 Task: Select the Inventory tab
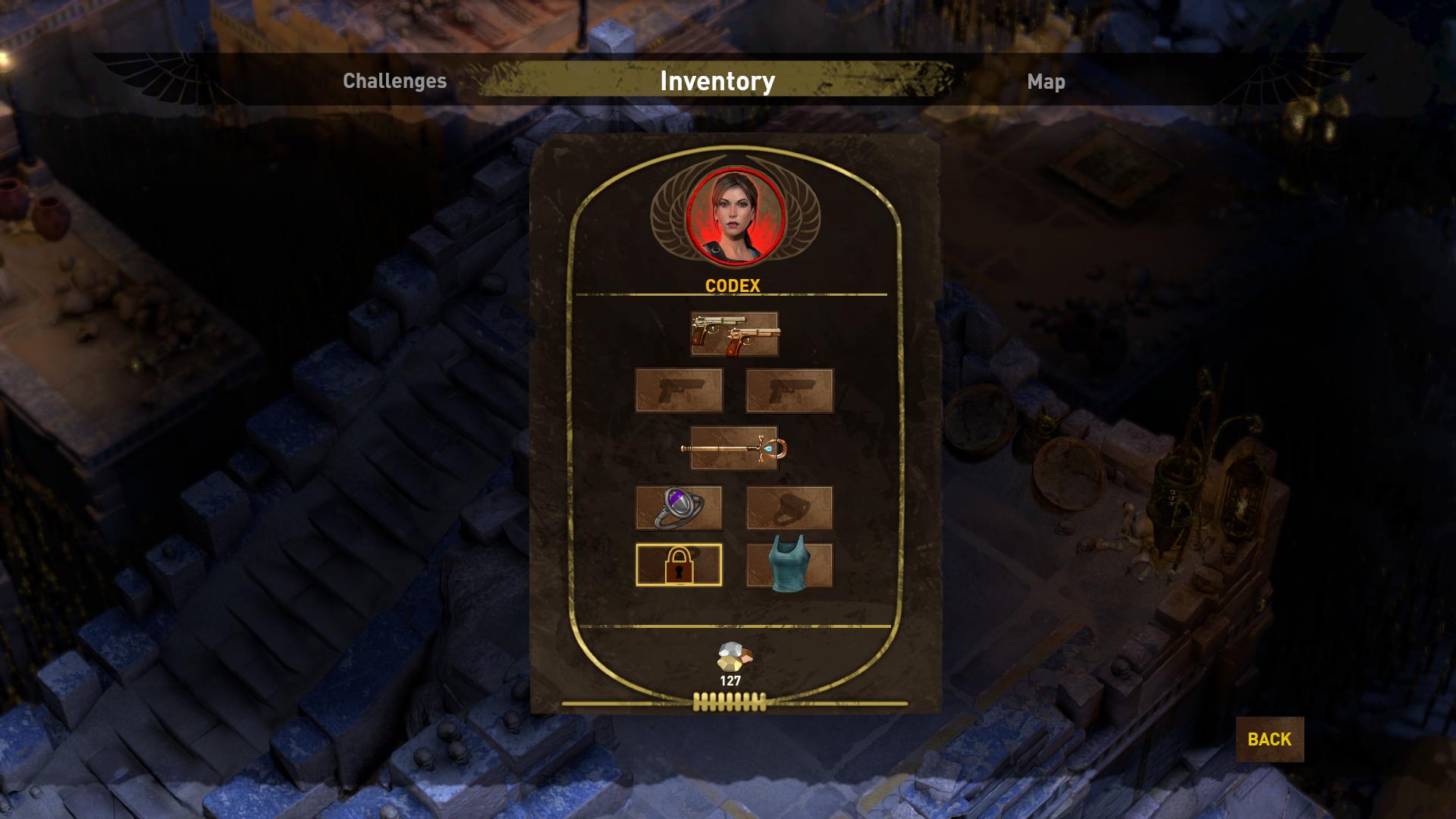pos(717,81)
